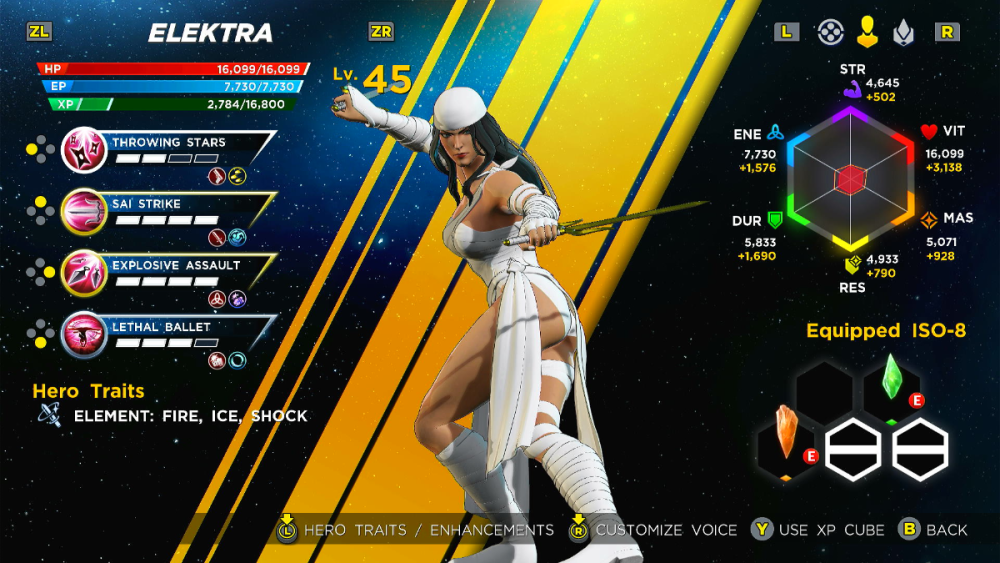
Task: Click the DUR green shield stat icon
Action: 774,219
